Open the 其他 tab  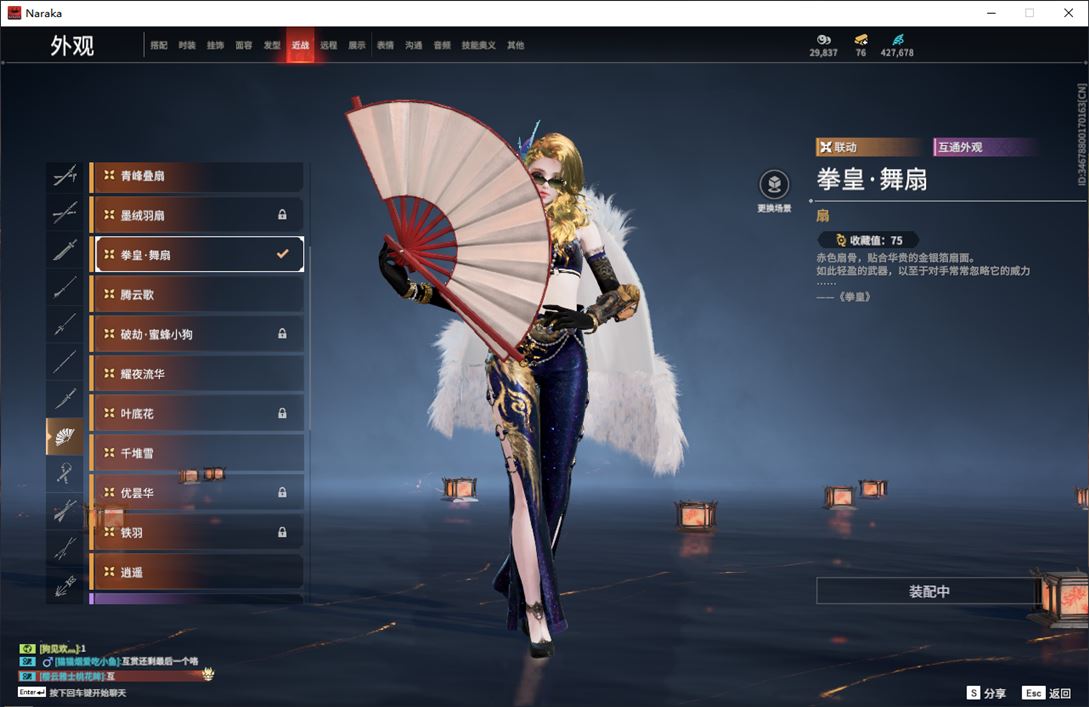515,46
